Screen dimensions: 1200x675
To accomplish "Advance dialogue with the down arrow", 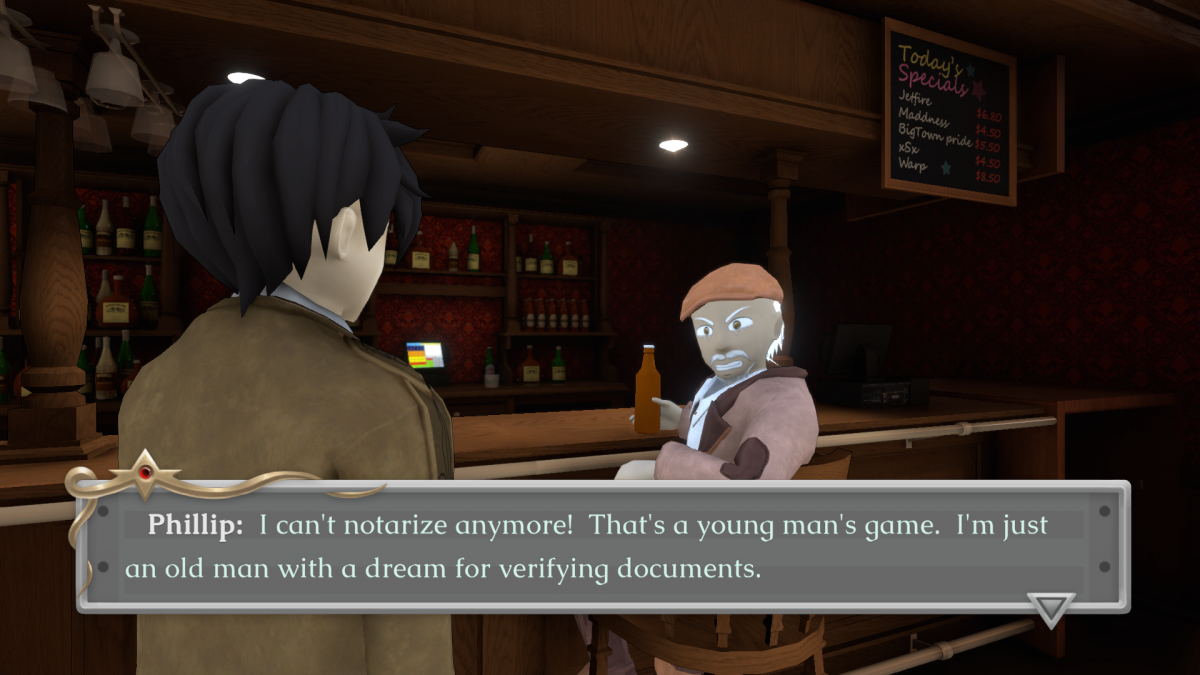I will 1050,608.
